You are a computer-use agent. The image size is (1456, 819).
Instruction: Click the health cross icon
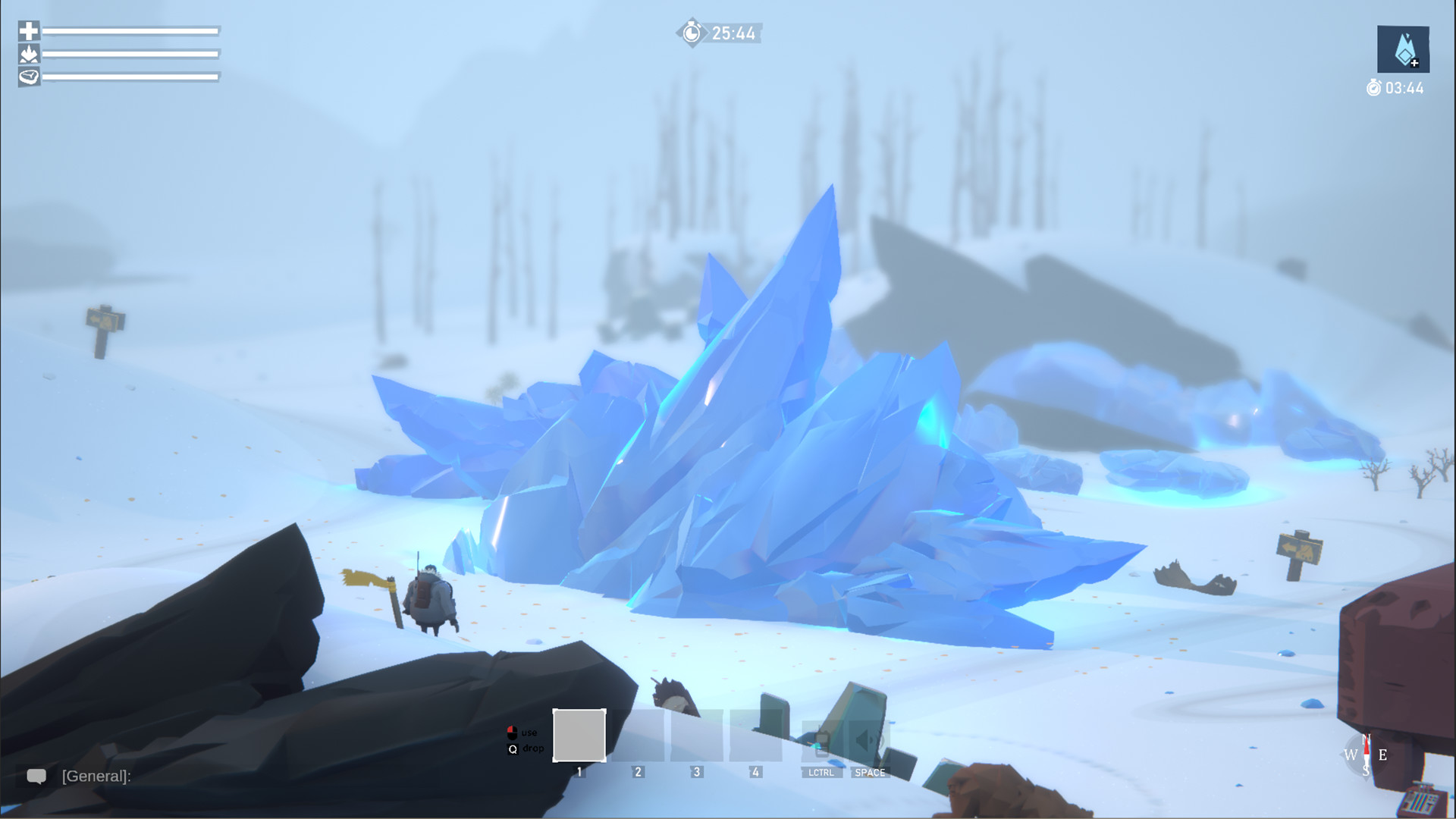(x=28, y=31)
